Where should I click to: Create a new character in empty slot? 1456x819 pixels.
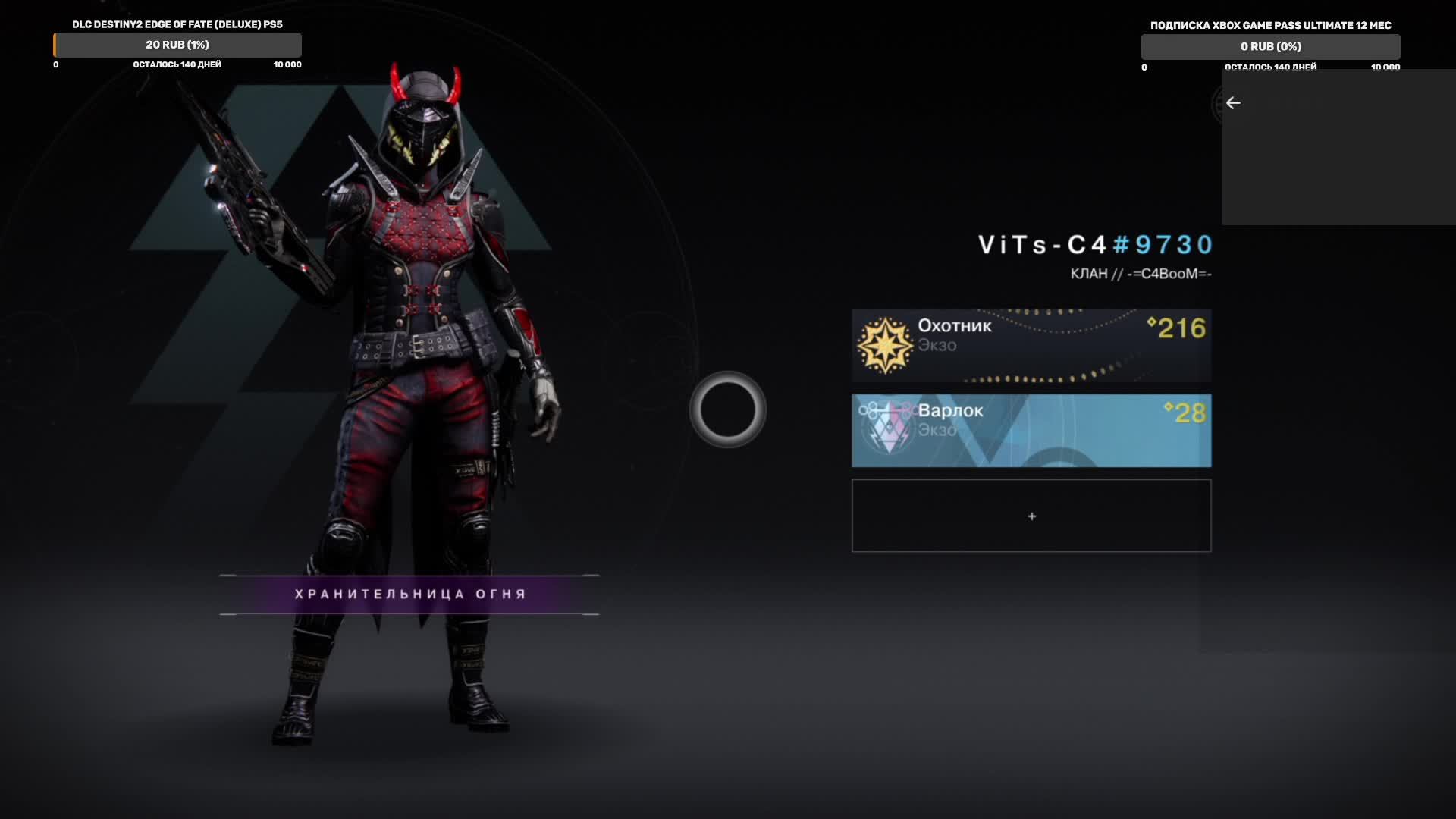tap(1031, 516)
